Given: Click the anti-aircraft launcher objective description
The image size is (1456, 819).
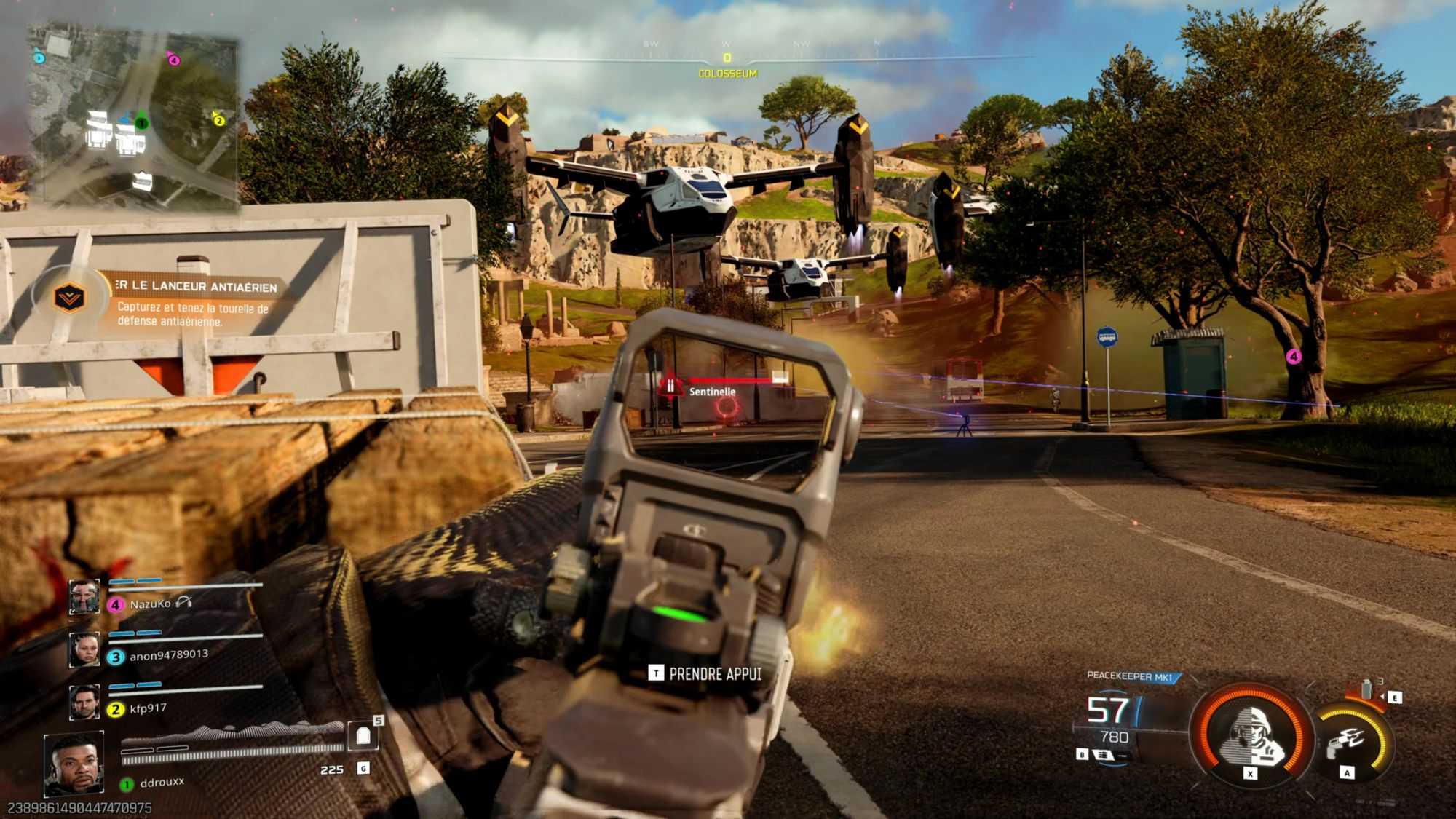Looking at the screenshot, I should click(193, 314).
